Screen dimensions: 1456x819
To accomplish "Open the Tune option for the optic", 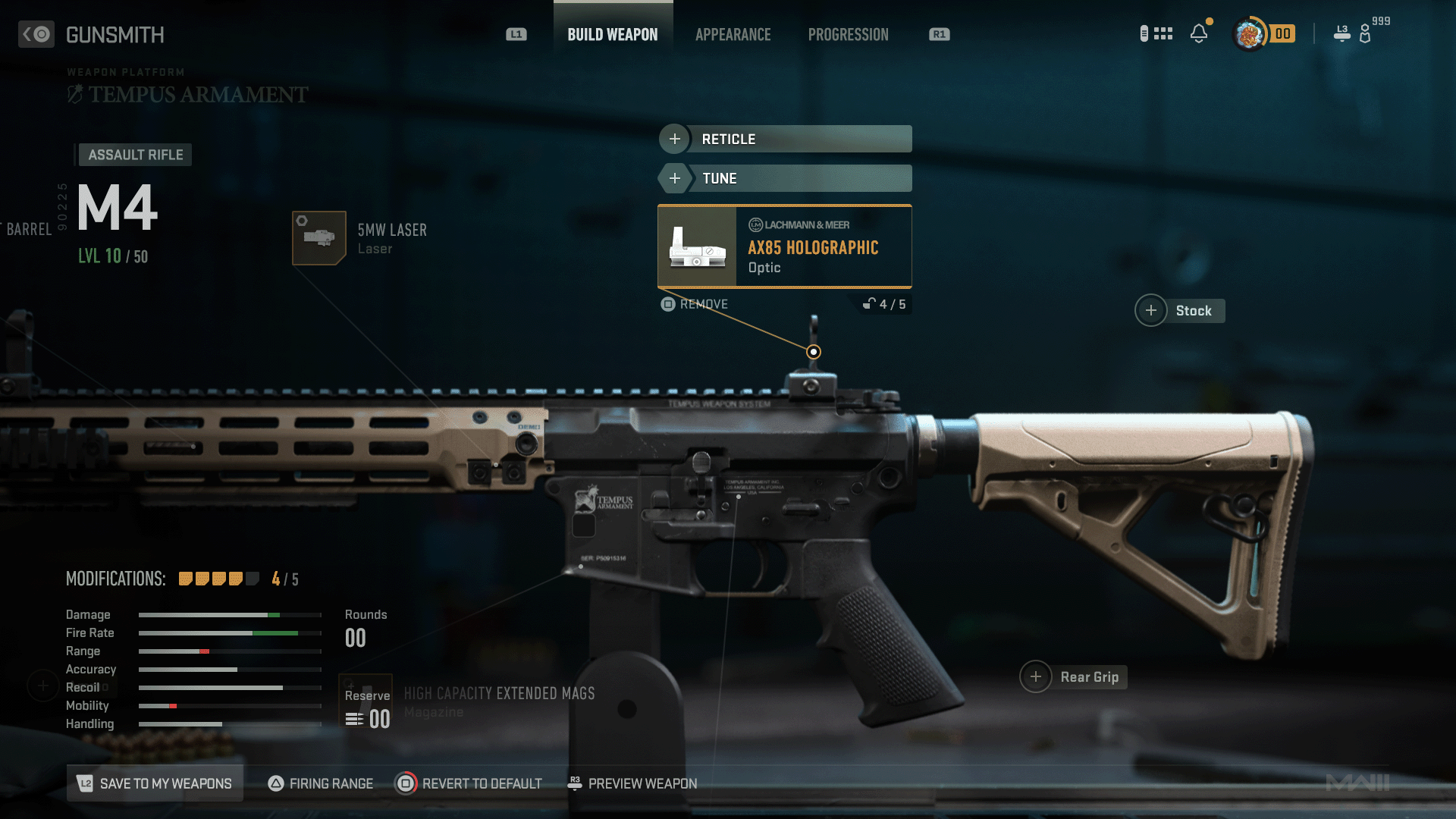I will [x=785, y=178].
